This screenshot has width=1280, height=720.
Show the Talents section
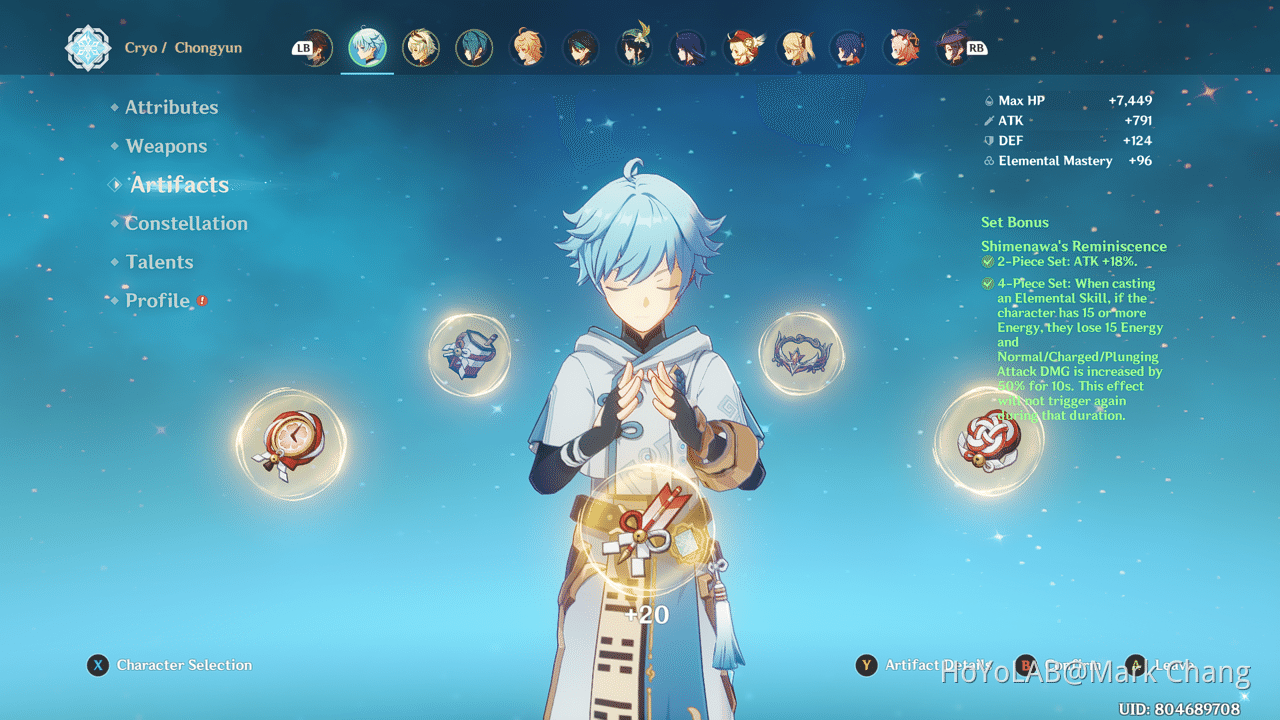coord(159,262)
